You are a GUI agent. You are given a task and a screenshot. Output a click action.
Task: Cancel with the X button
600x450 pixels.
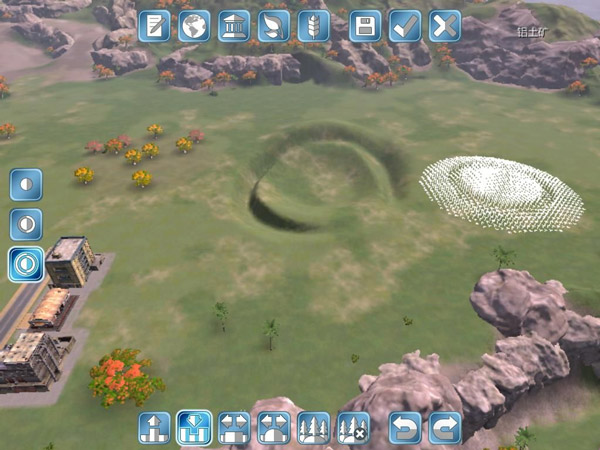tap(445, 26)
